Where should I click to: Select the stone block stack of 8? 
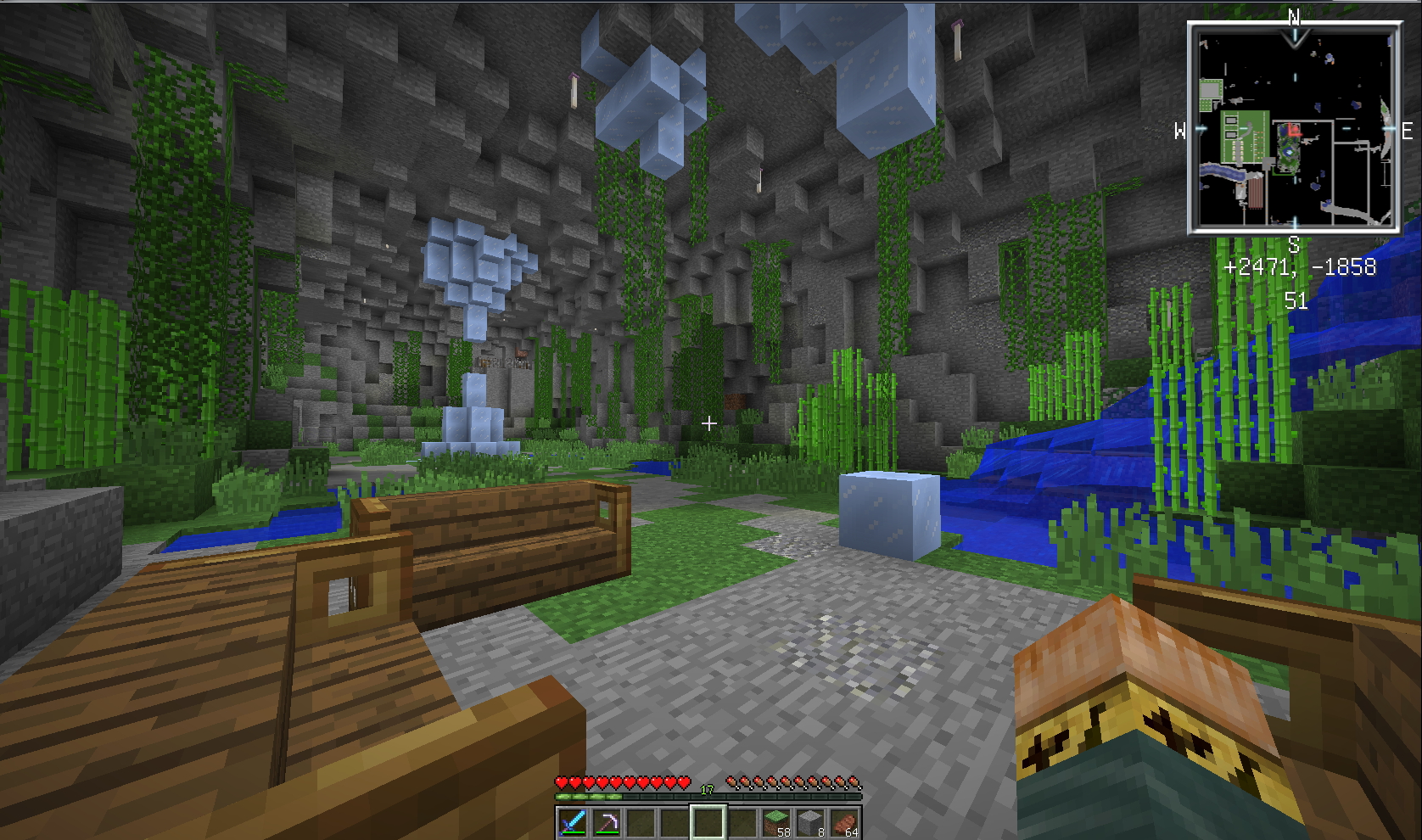(810, 822)
